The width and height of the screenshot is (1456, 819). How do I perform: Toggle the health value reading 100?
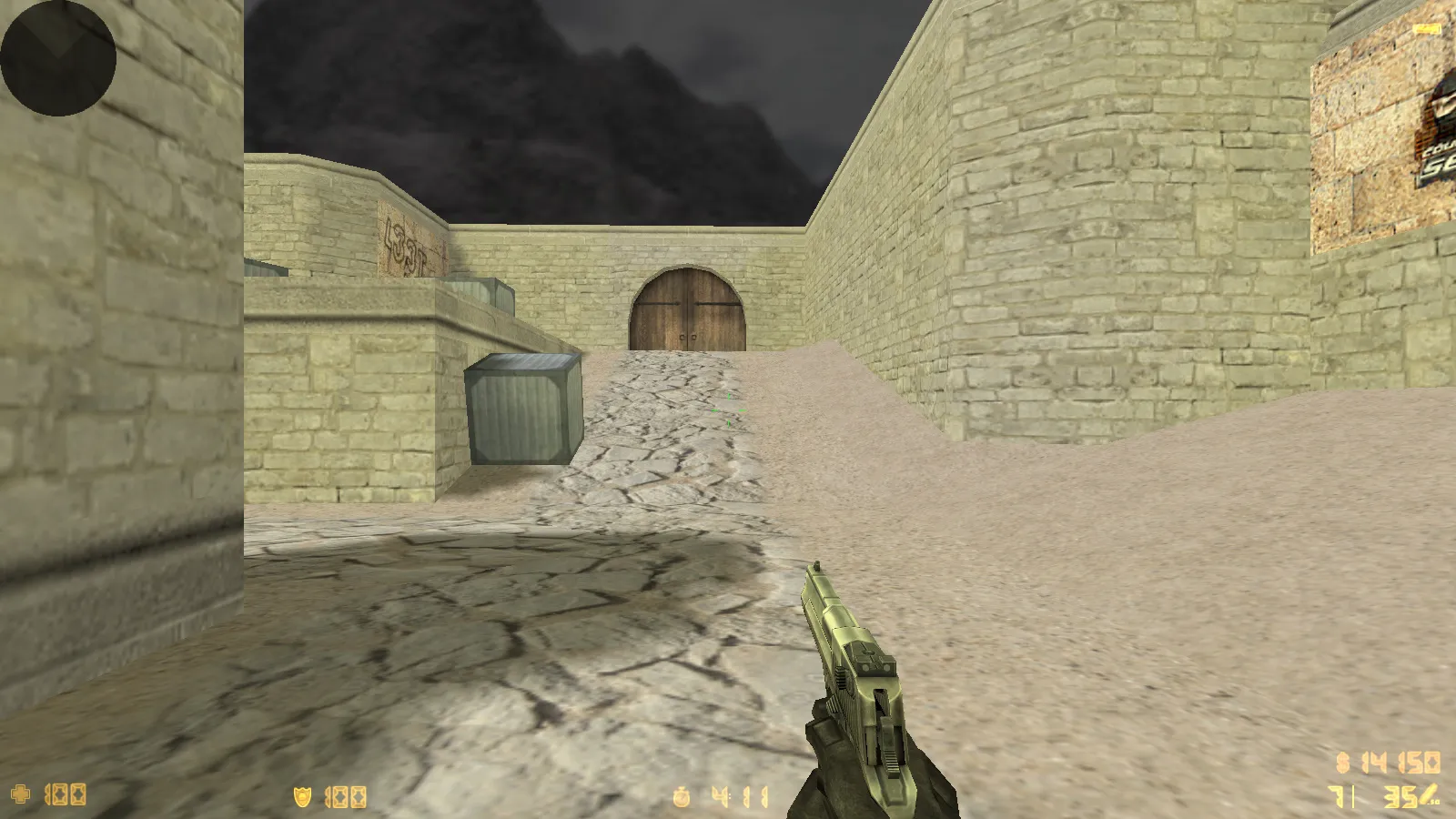click(66, 794)
